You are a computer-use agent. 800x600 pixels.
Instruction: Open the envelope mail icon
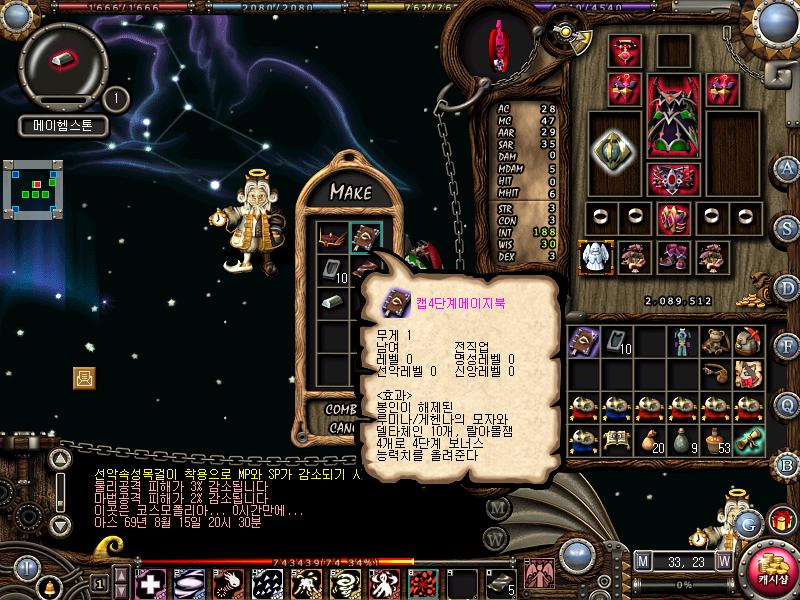click(84, 377)
